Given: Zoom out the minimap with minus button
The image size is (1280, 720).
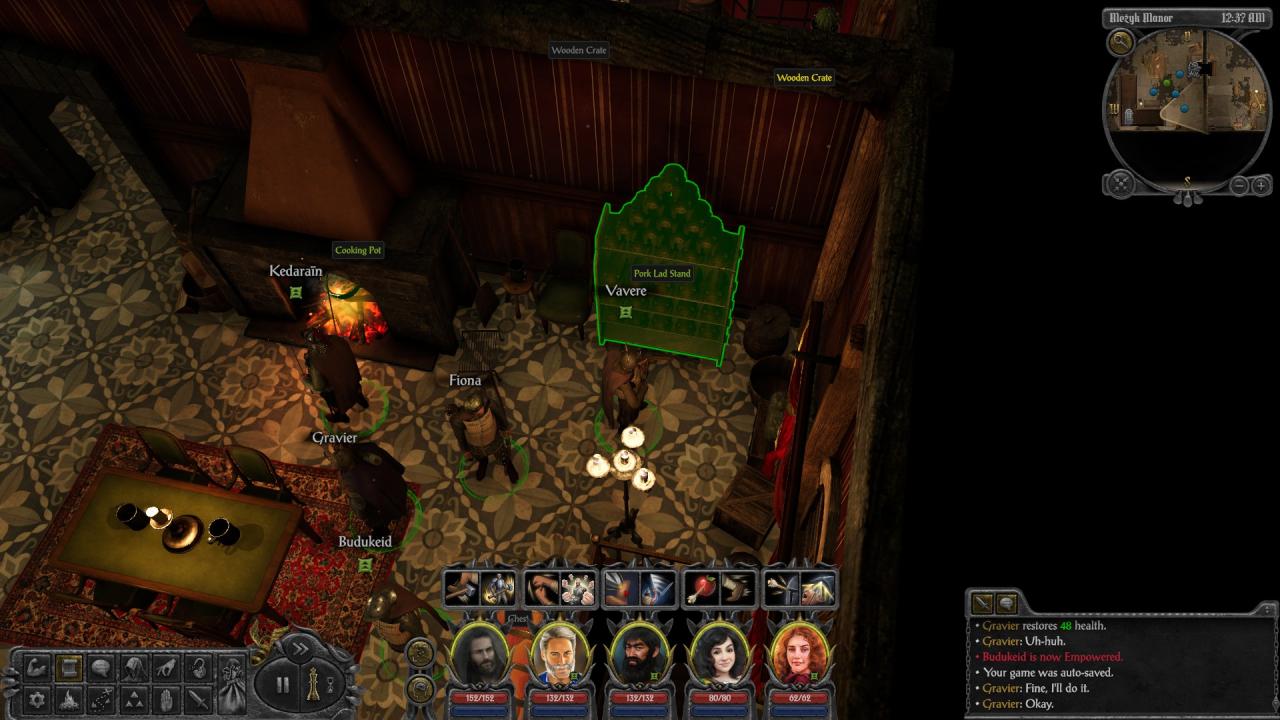Looking at the screenshot, I should pyautogui.click(x=1239, y=185).
